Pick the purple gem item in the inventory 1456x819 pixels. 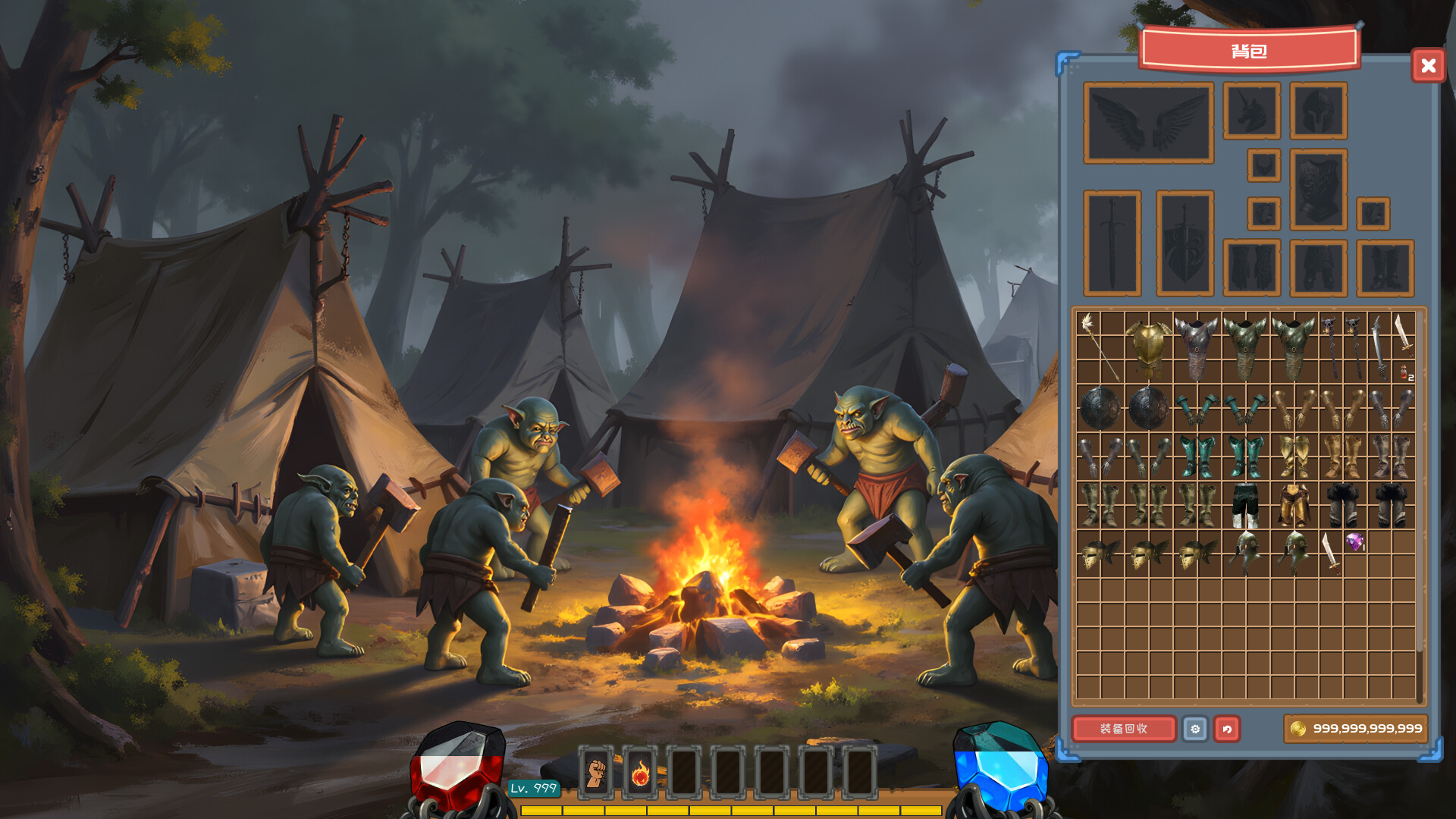(x=1354, y=540)
